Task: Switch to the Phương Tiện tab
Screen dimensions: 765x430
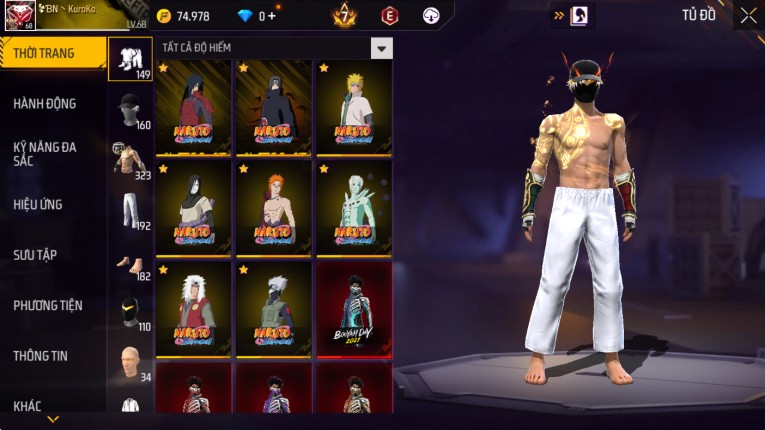Action: coord(48,305)
